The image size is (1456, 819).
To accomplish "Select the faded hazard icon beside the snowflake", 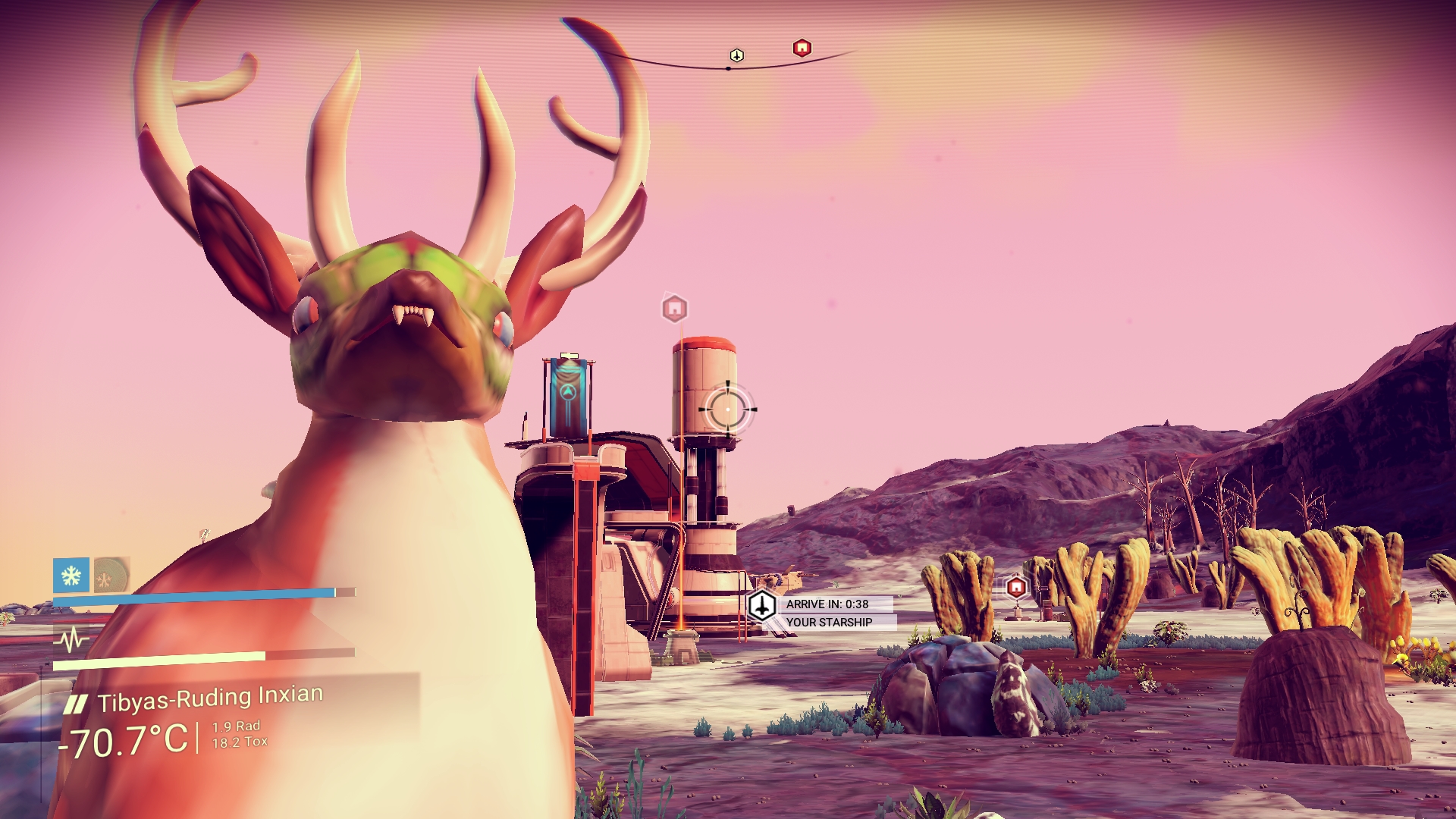I will click(x=111, y=576).
